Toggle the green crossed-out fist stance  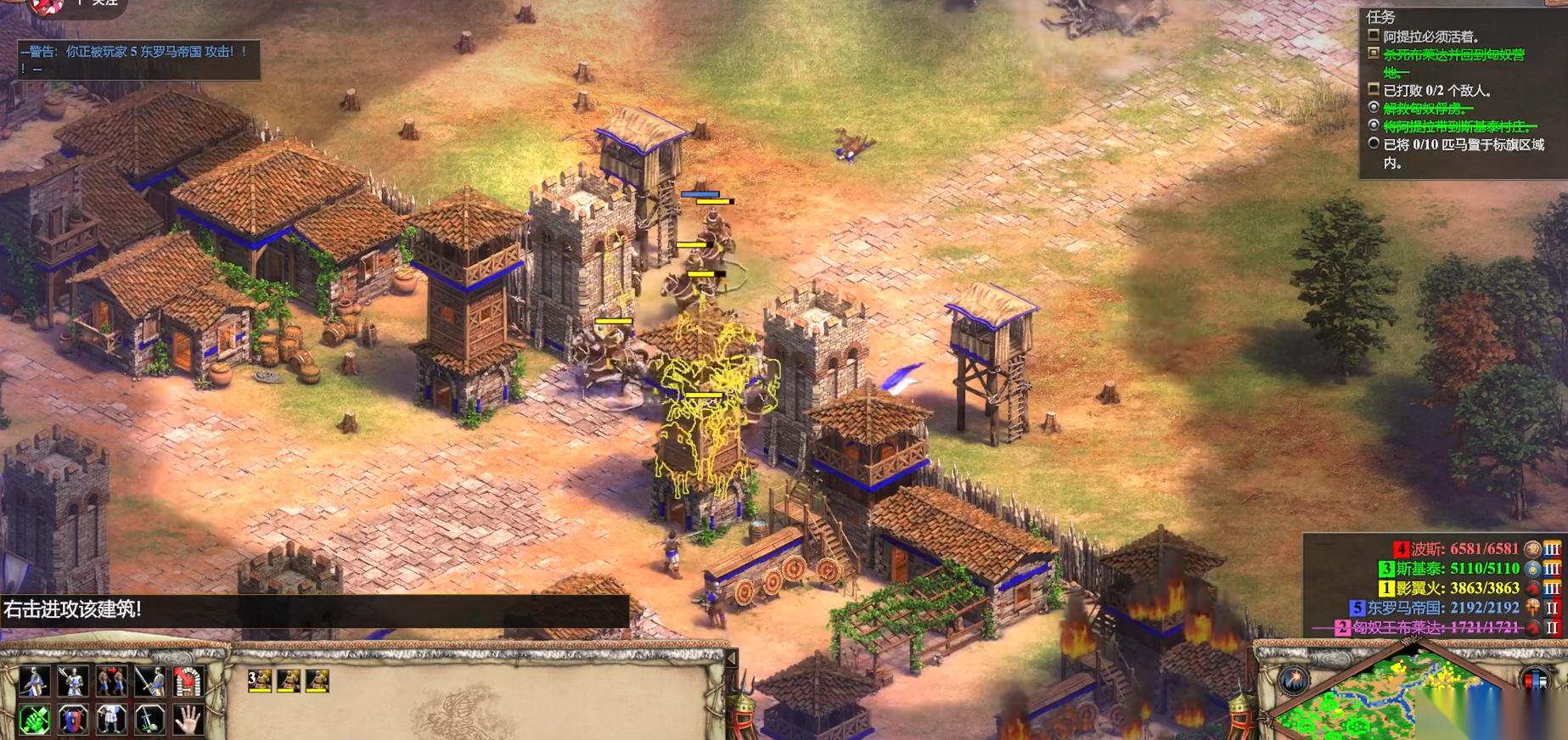(34, 720)
